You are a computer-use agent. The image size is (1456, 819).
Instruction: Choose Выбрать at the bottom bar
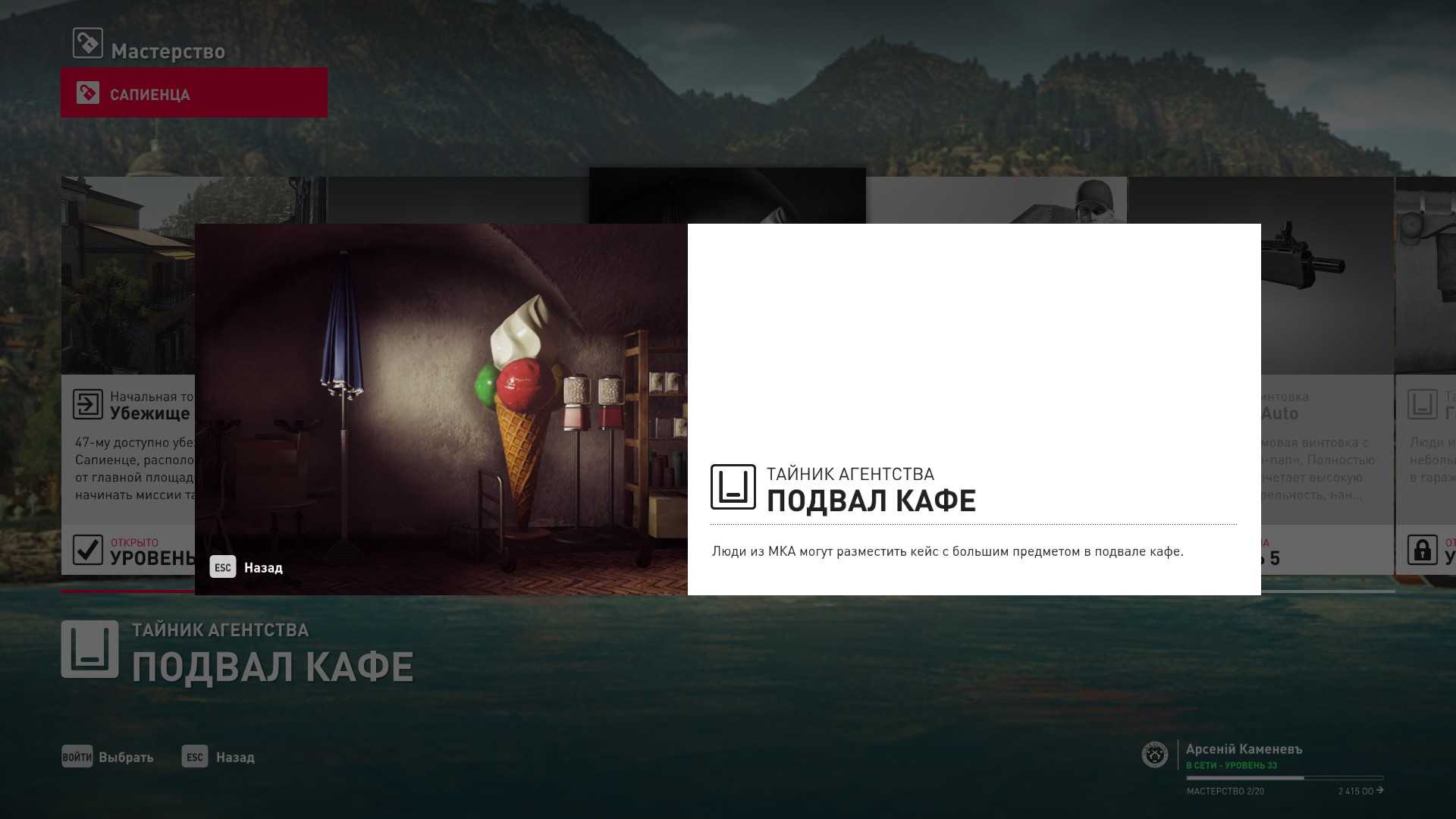[108, 757]
